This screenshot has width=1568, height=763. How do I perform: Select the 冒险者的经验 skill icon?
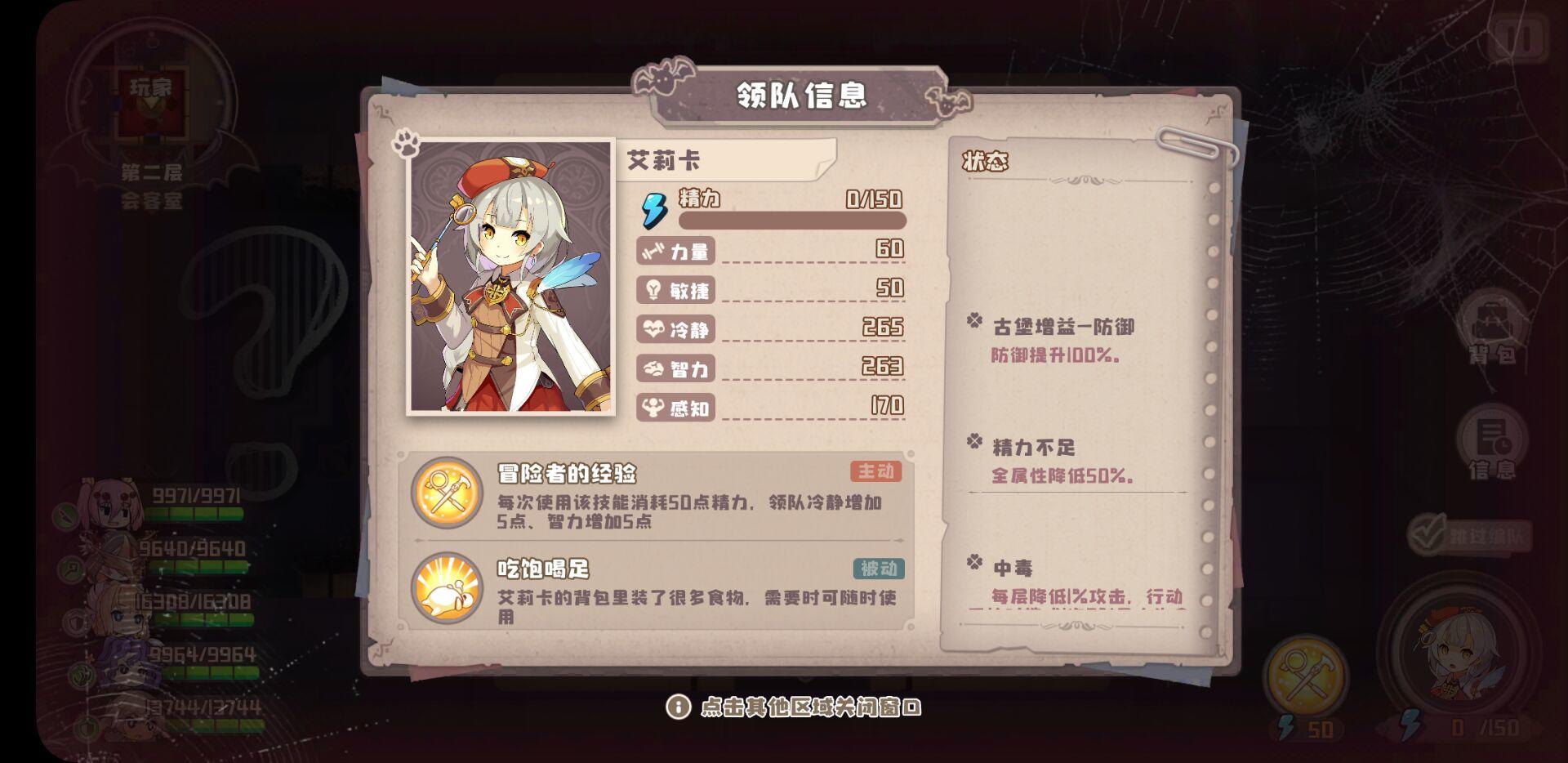coord(446,491)
